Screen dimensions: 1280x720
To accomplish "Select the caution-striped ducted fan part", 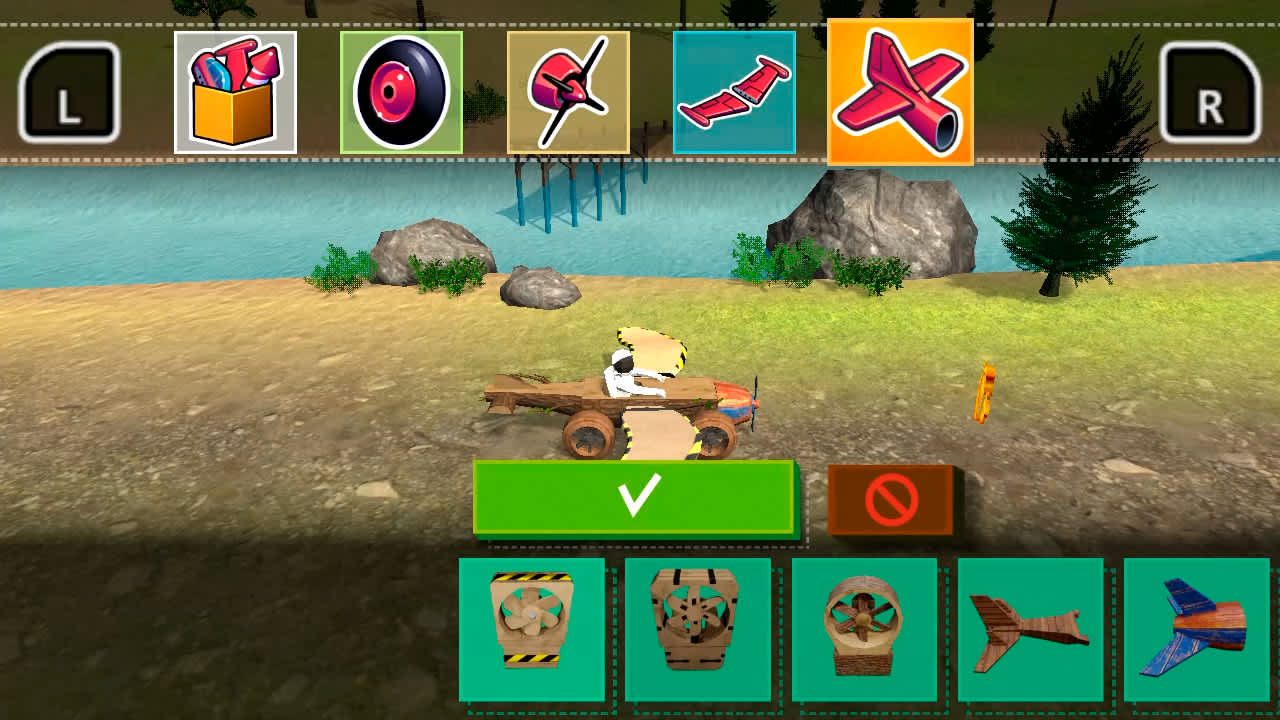I will click(x=533, y=630).
